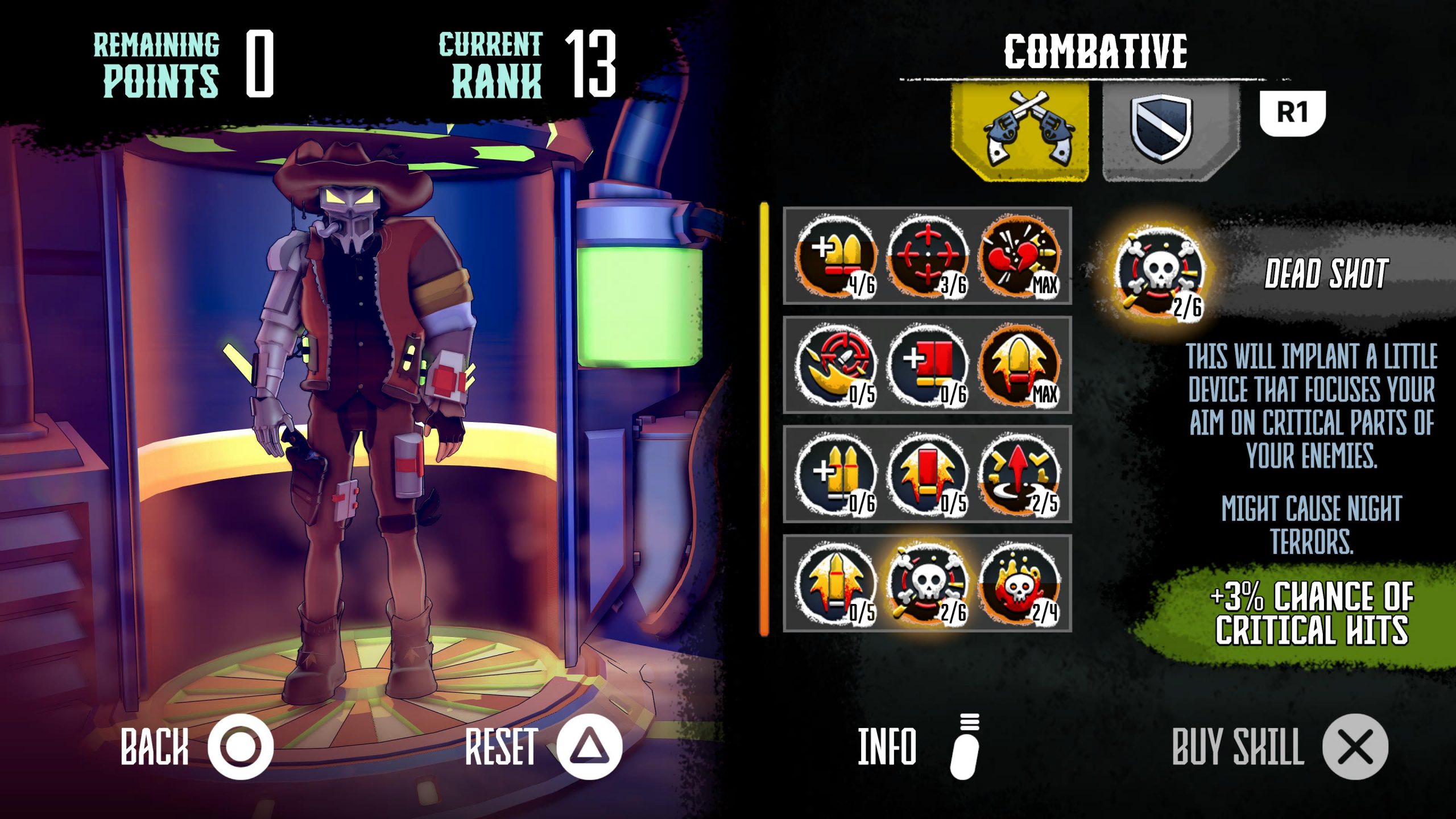
Task: Select the red up-arrow skill at 2/5
Action: coord(1019,474)
